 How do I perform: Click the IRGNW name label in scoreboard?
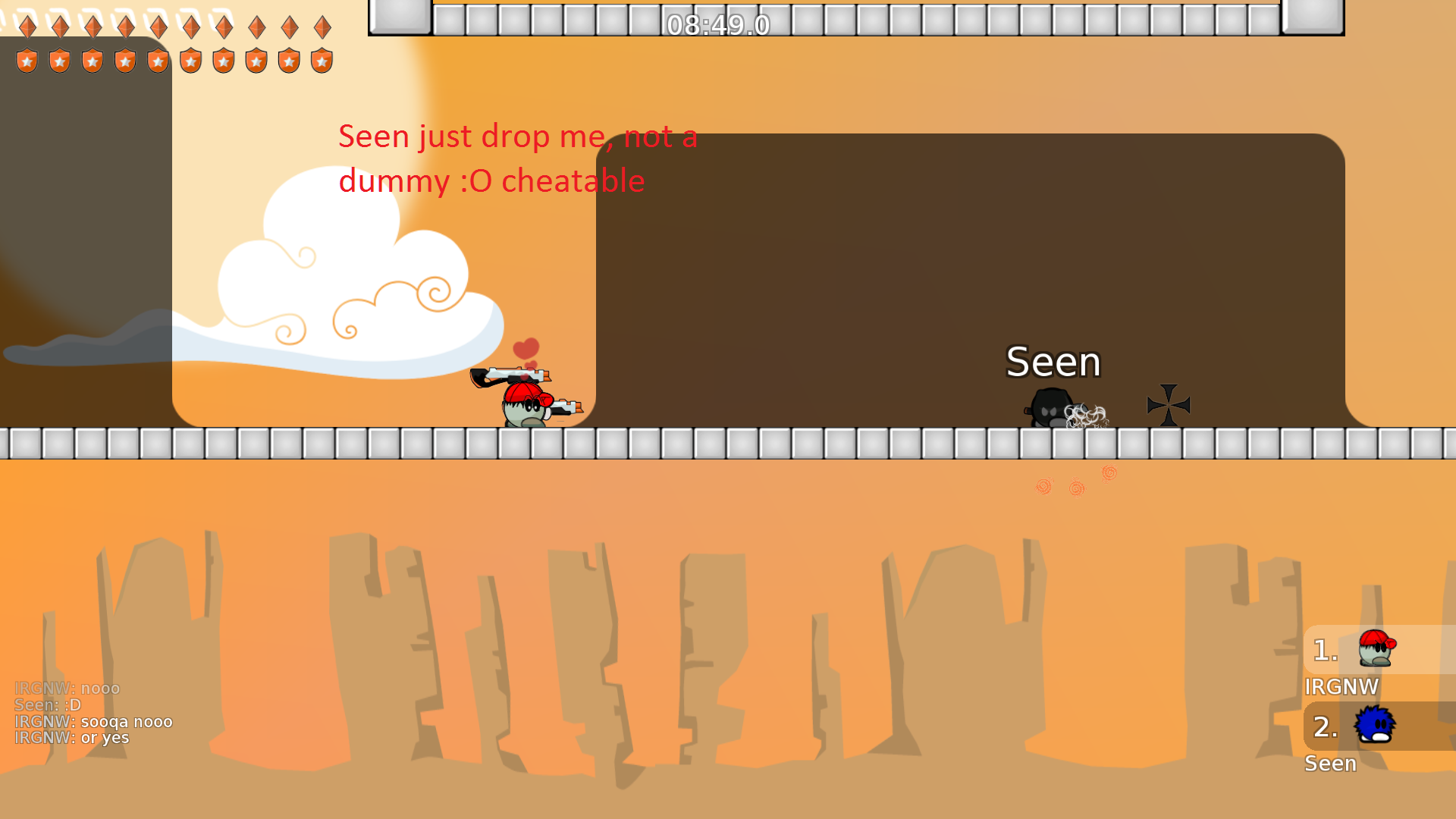pyautogui.click(x=1342, y=687)
